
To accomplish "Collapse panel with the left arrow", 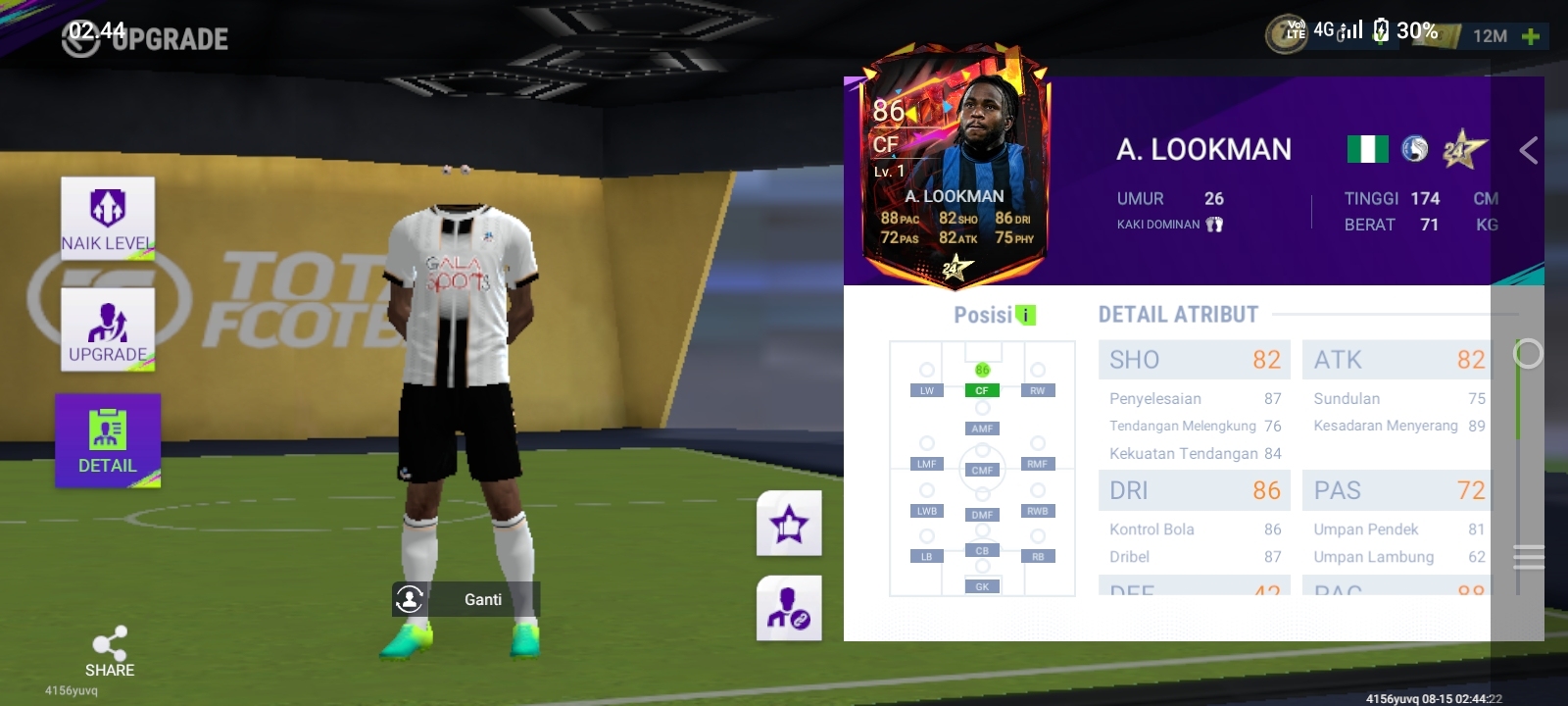I will point(1528,150).
